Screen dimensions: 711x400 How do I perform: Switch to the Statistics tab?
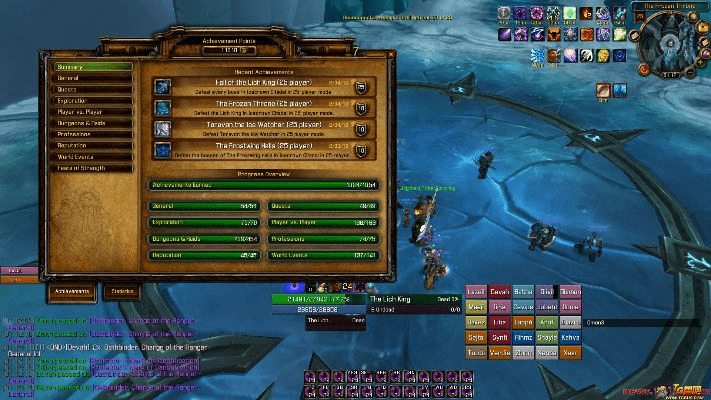(122, 291)
